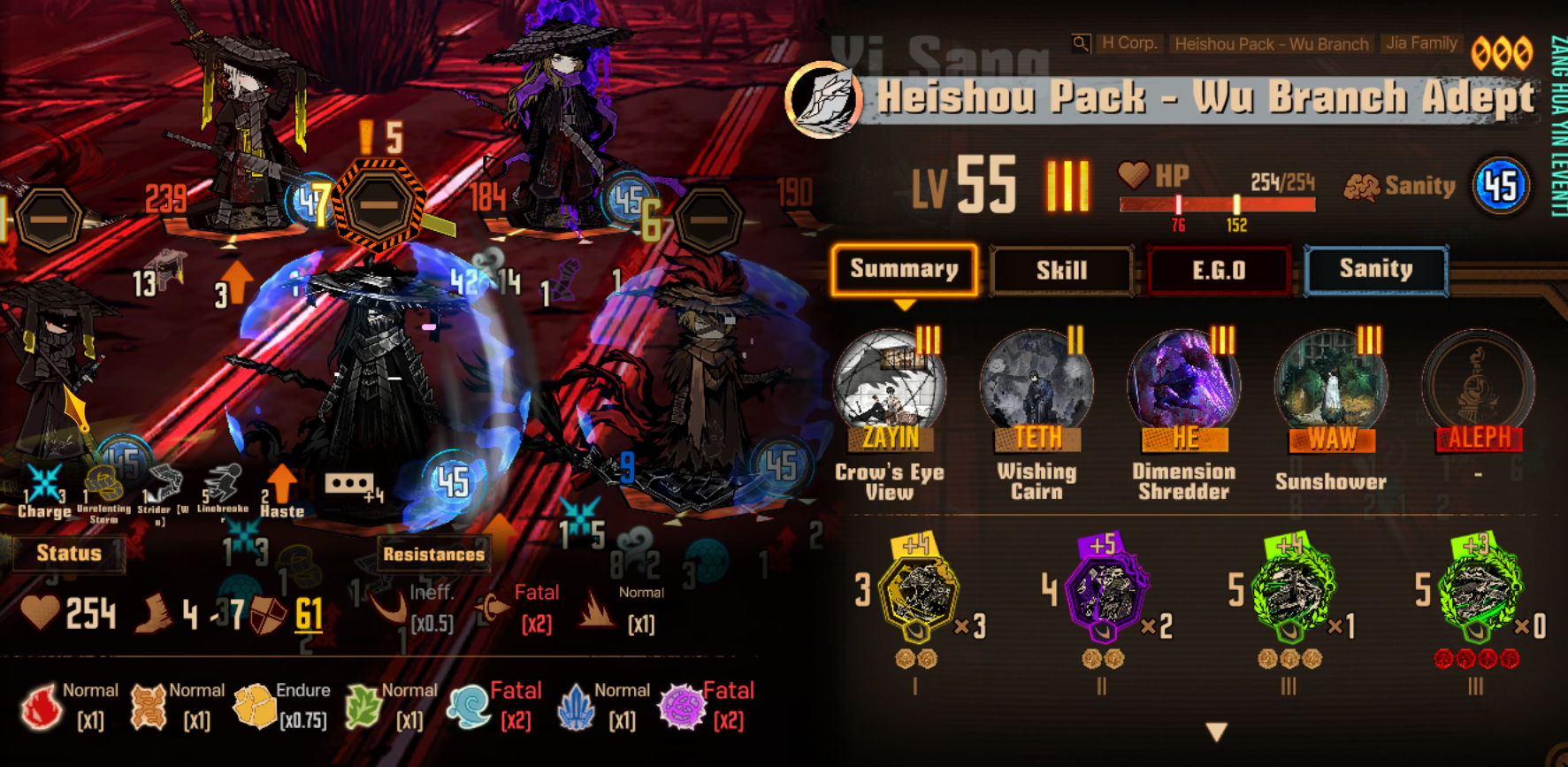Open the Status section label
Viewport: 1568px width, 767px height.
(x=69, y=554)
